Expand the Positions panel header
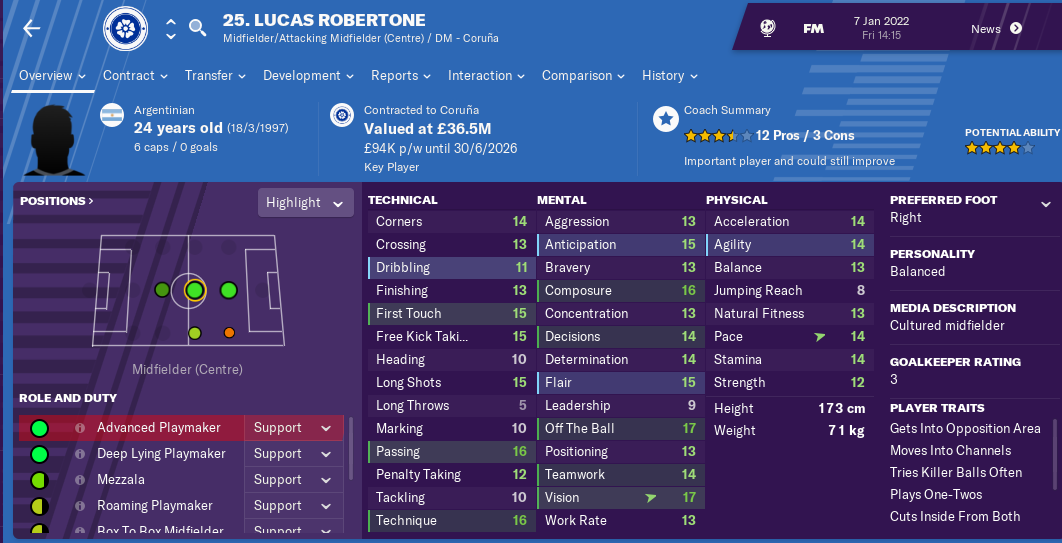1062x543 pixels. pos(57,201)
